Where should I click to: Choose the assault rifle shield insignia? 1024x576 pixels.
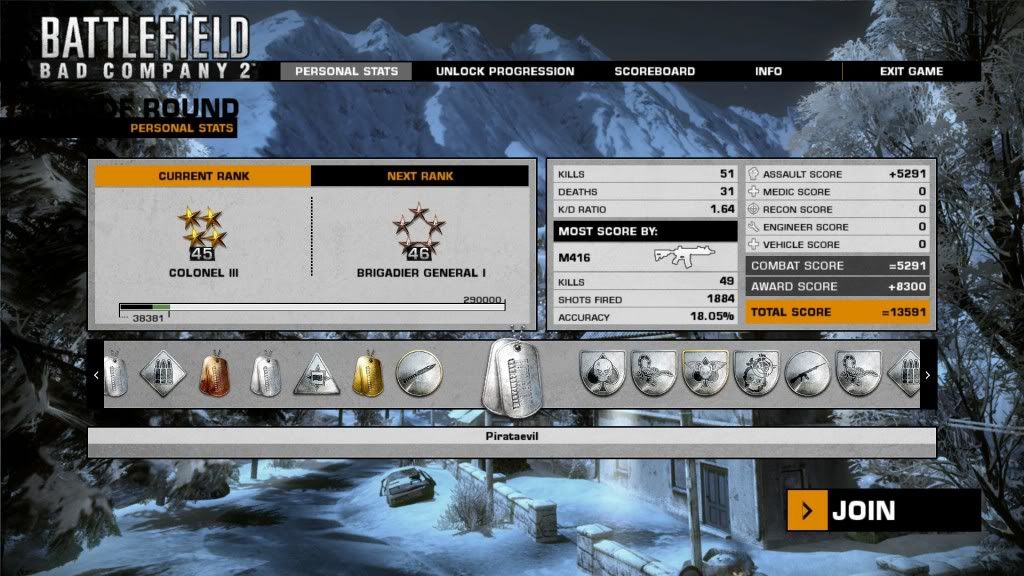click(808, 373)
